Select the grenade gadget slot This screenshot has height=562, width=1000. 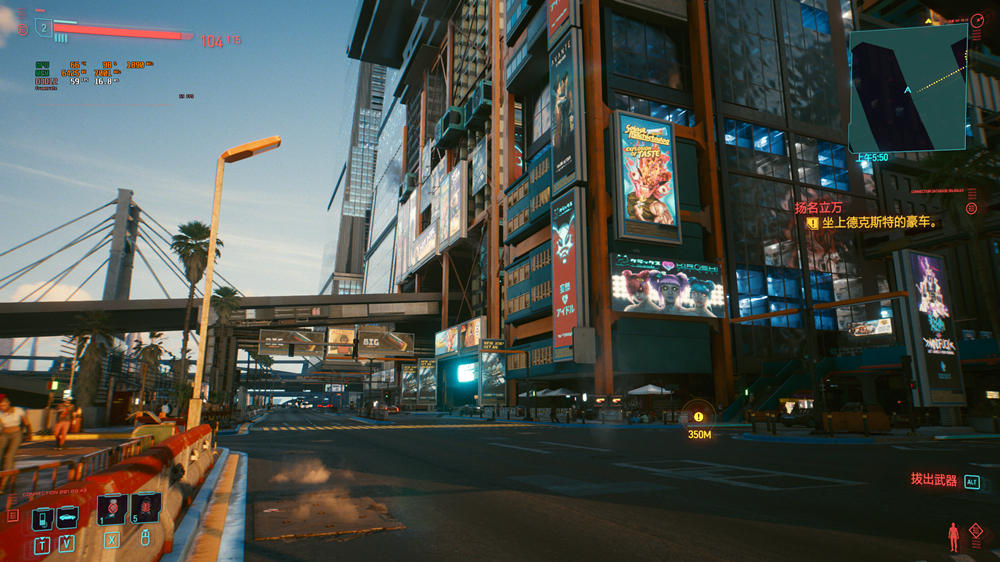click(x=145, y=508)
